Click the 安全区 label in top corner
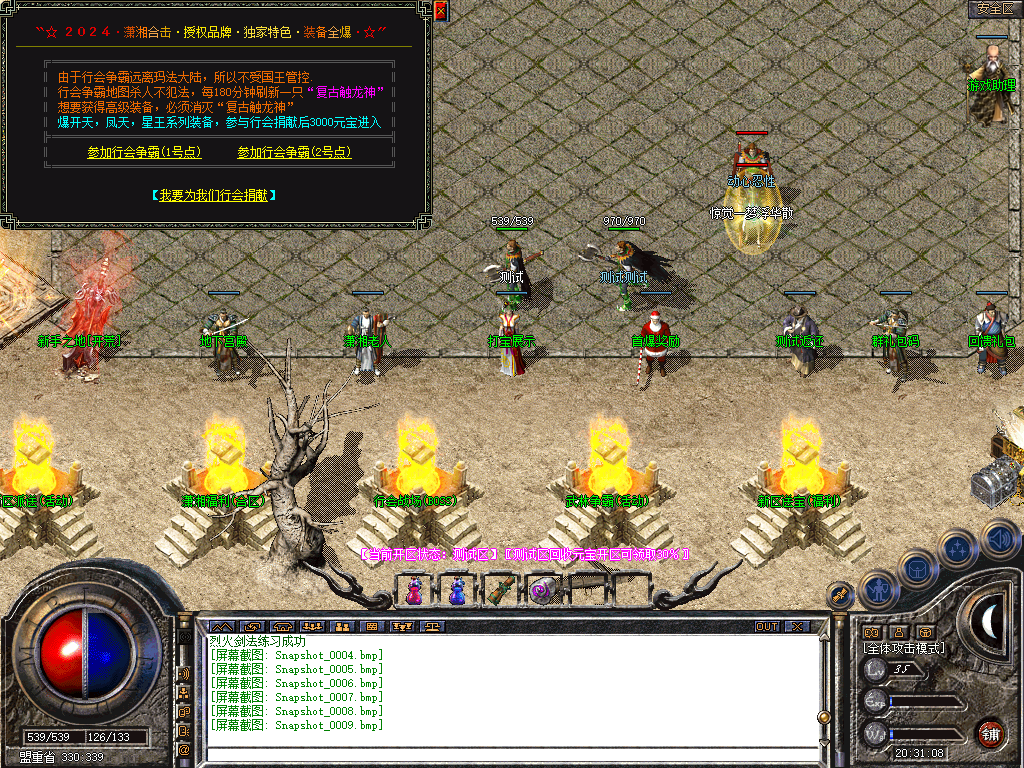 point(993,9)
